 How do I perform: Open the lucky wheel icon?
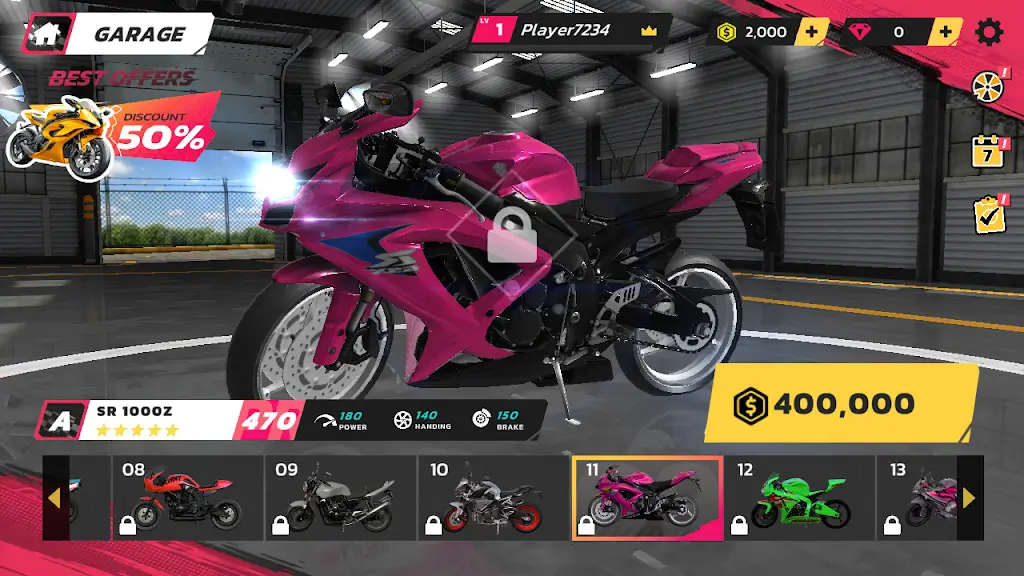coord(988,86)
